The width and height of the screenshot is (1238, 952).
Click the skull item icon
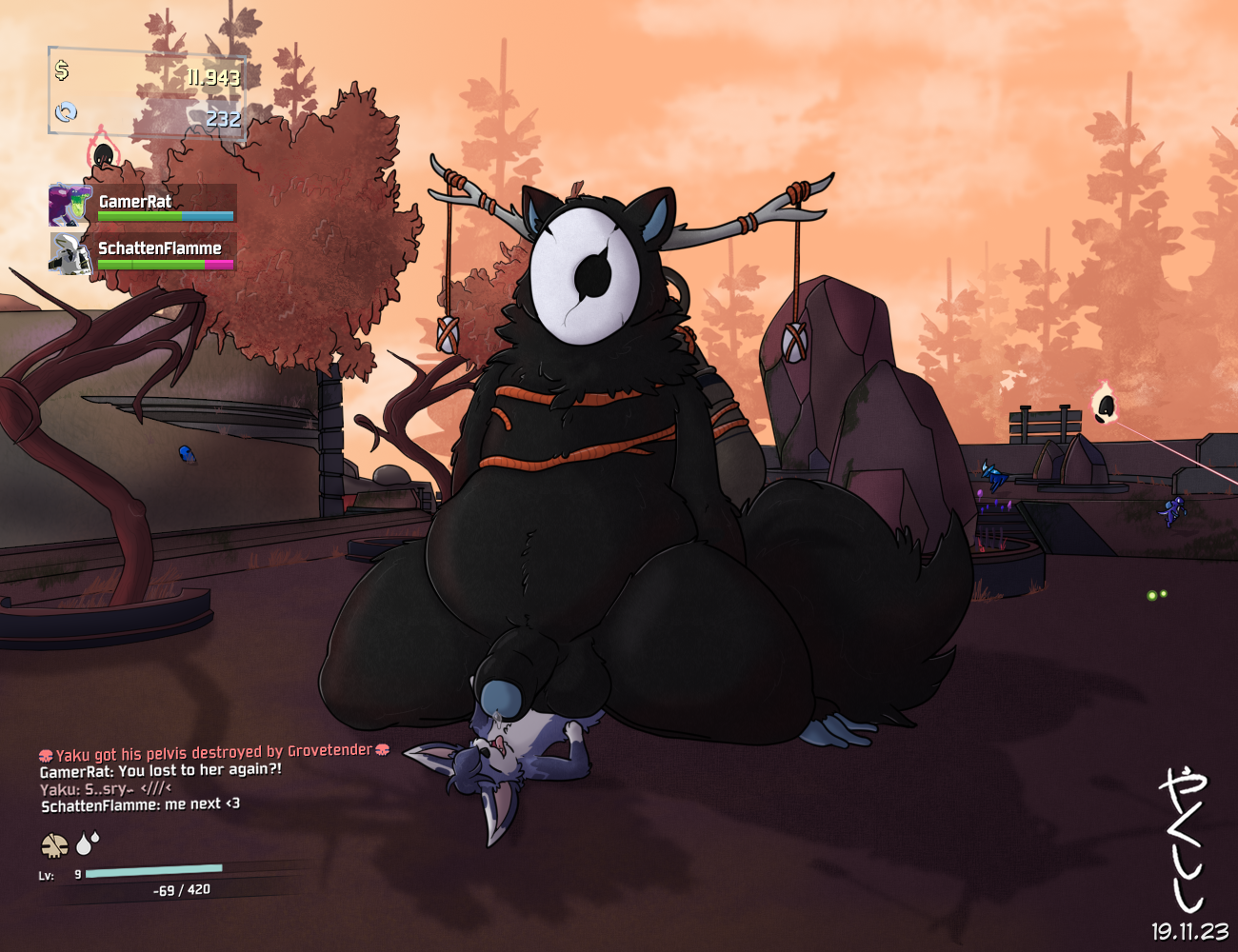click(54, 844)
